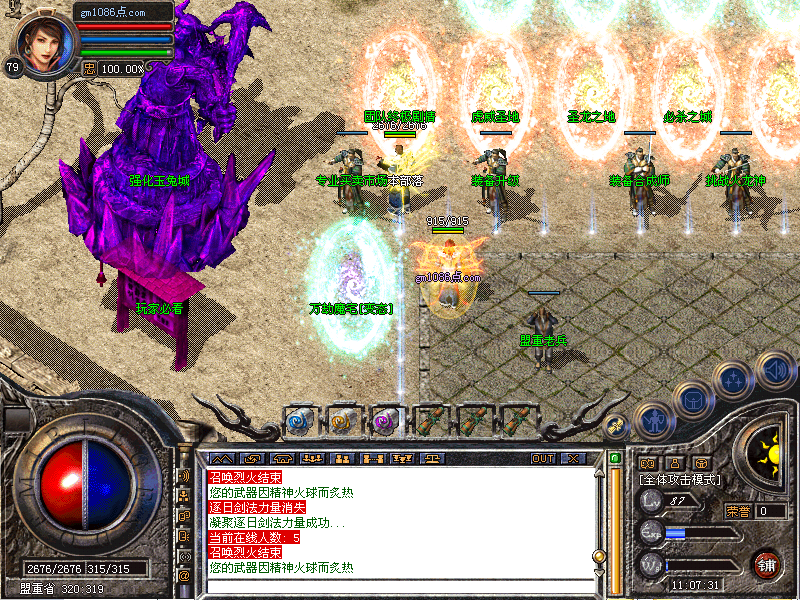Click the small gold satellite icon
Screen dimensions: 800x600
coord(615,423)
